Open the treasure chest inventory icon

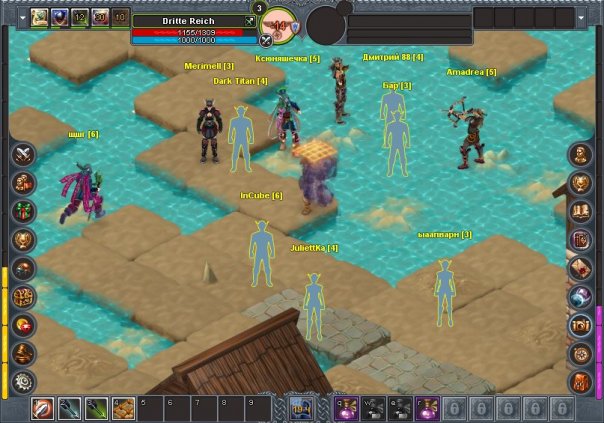click(x=581, y=325)
